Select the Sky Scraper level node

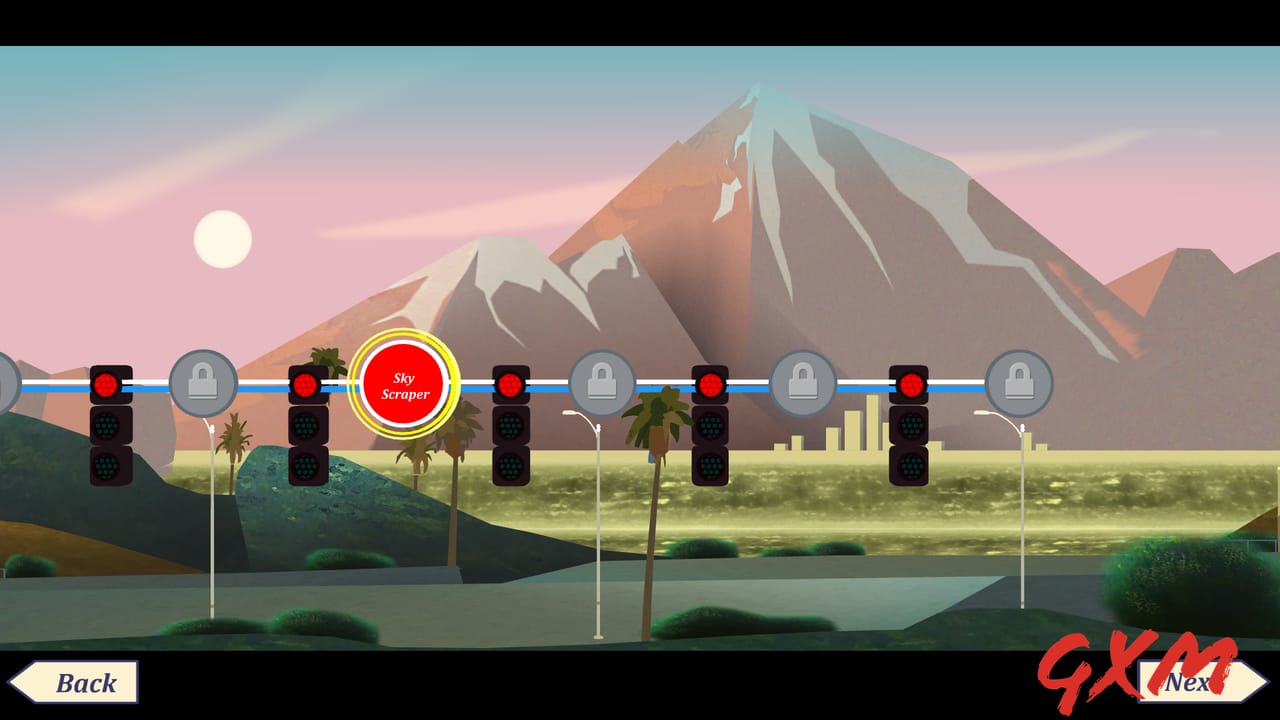tap(403, 383)
